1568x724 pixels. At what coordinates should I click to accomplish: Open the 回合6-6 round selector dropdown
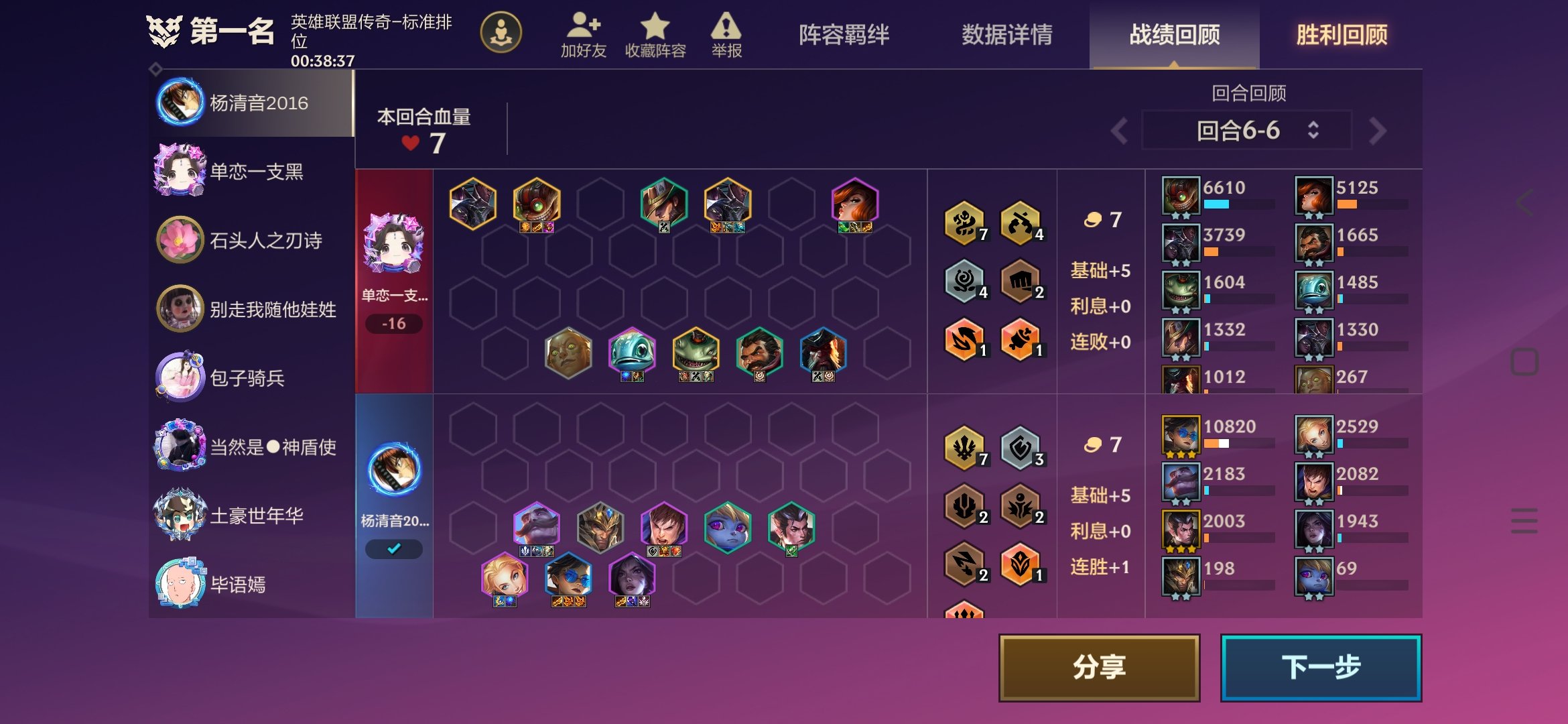click(x=1246, y=131)
